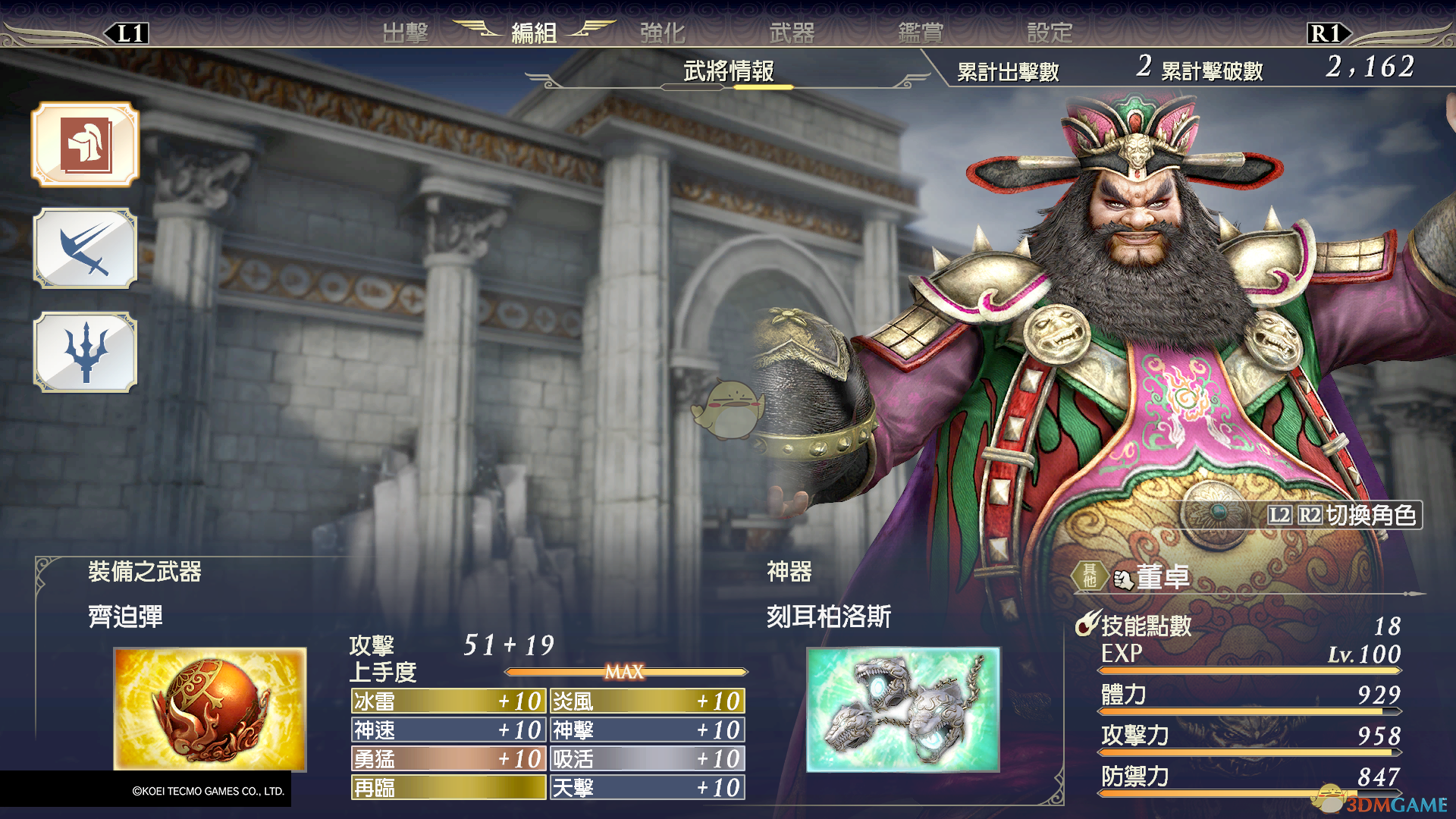Switch to the 出擊 tab
This screenshot has height=819, width=1456.
tap(406, 33)
